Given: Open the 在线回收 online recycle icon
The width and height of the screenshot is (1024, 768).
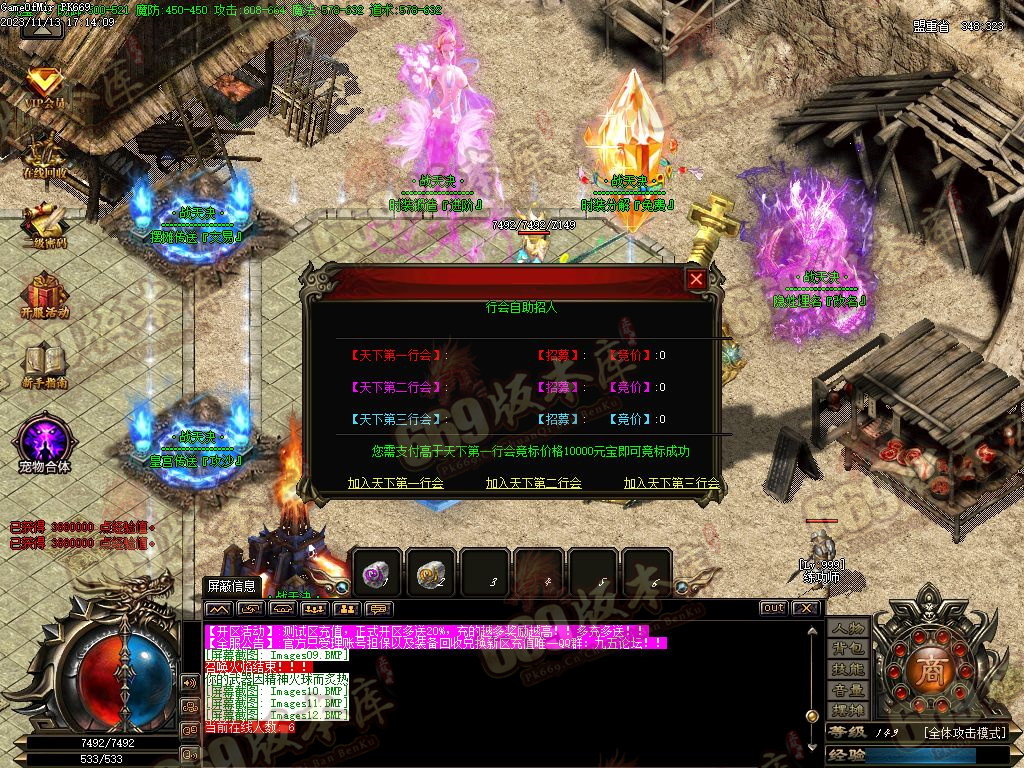Looking at the screenshot, I should 45,155.
